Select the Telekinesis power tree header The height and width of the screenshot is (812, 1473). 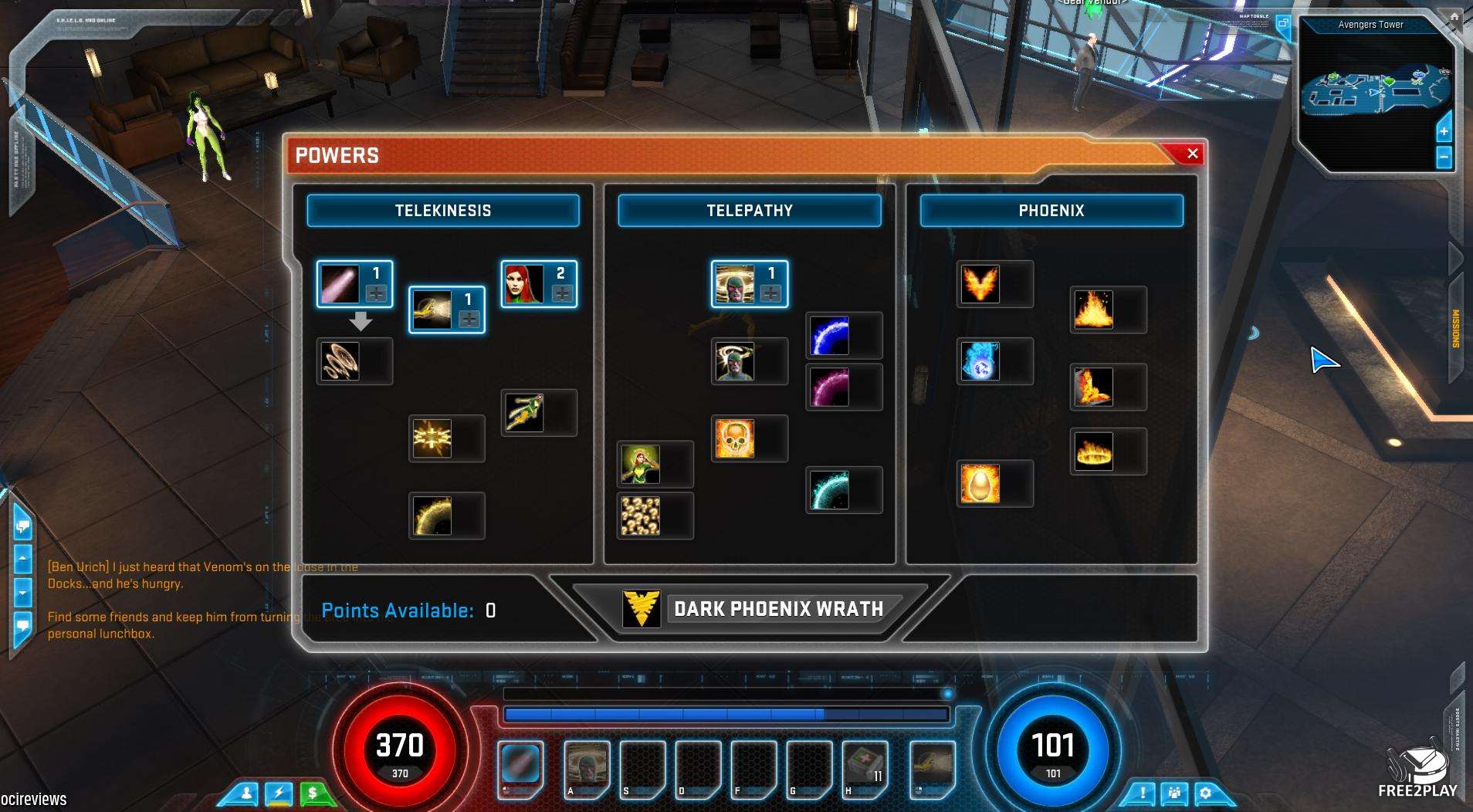(x=443, y=211)
